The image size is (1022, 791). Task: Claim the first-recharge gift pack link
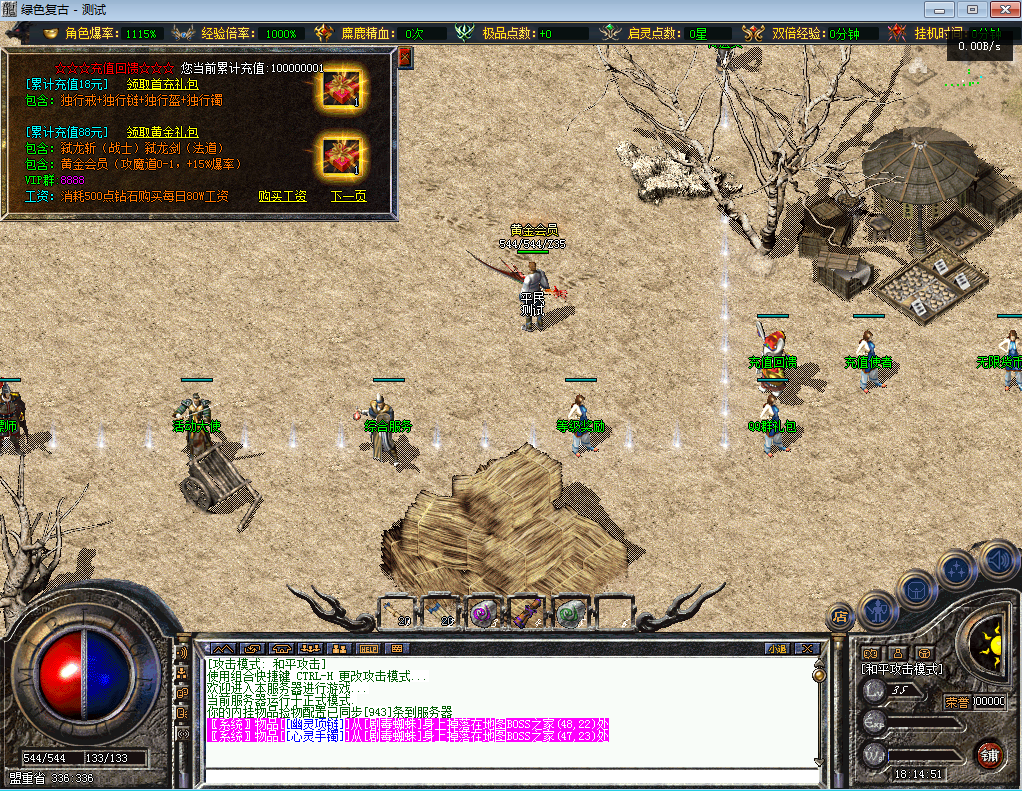click(162, 84)
